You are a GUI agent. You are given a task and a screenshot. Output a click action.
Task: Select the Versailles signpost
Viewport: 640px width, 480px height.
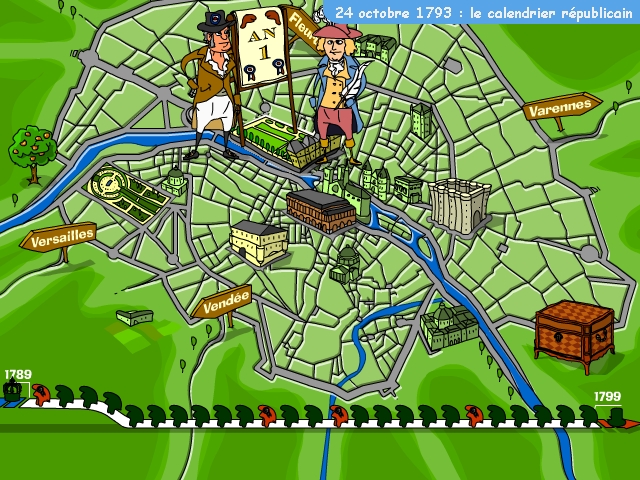62,239
